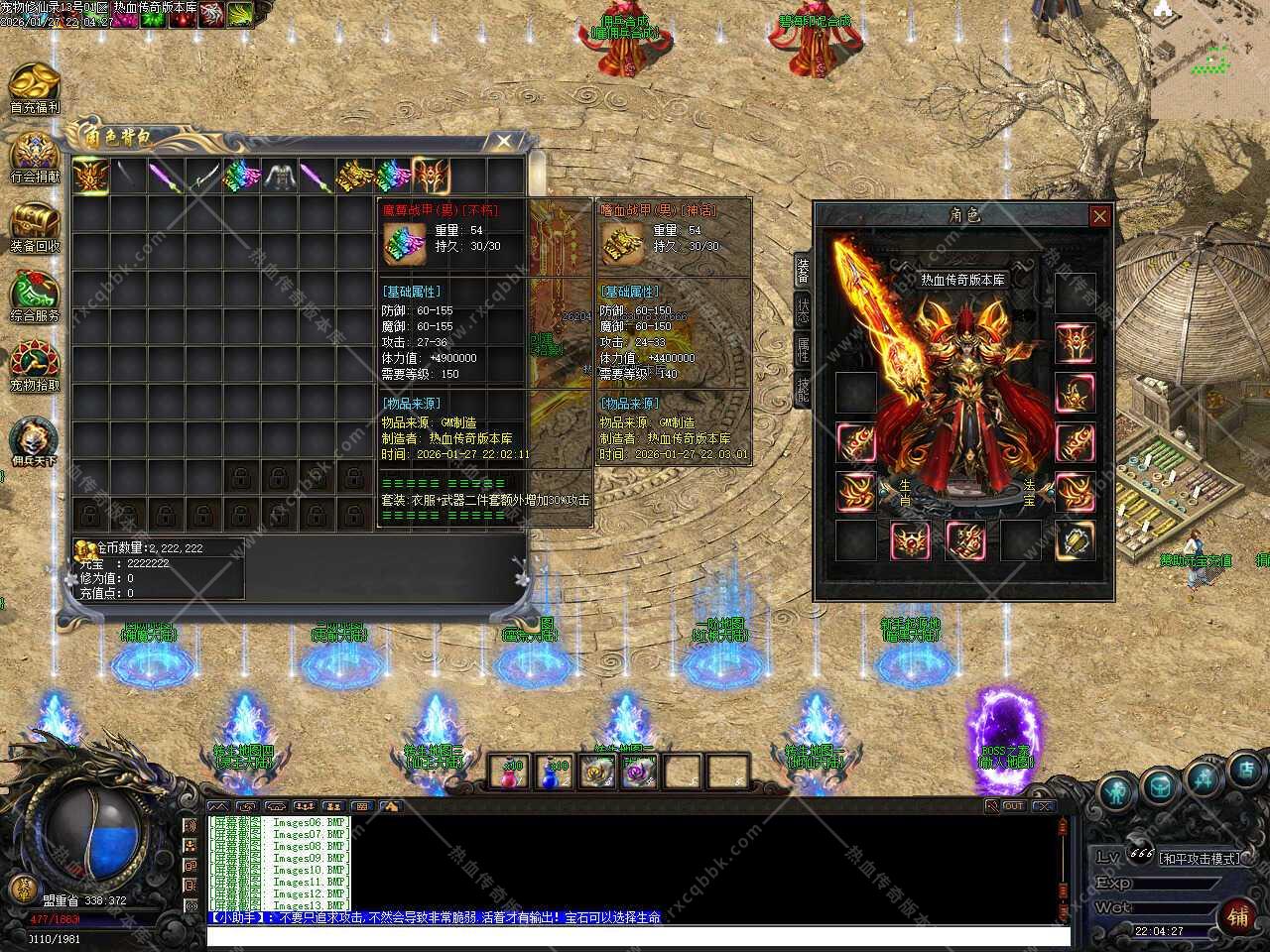Screen dimensions: 1270x952
Task: Open the mercenary world icon
Action: pyautogui.click(x=35, y=441)
